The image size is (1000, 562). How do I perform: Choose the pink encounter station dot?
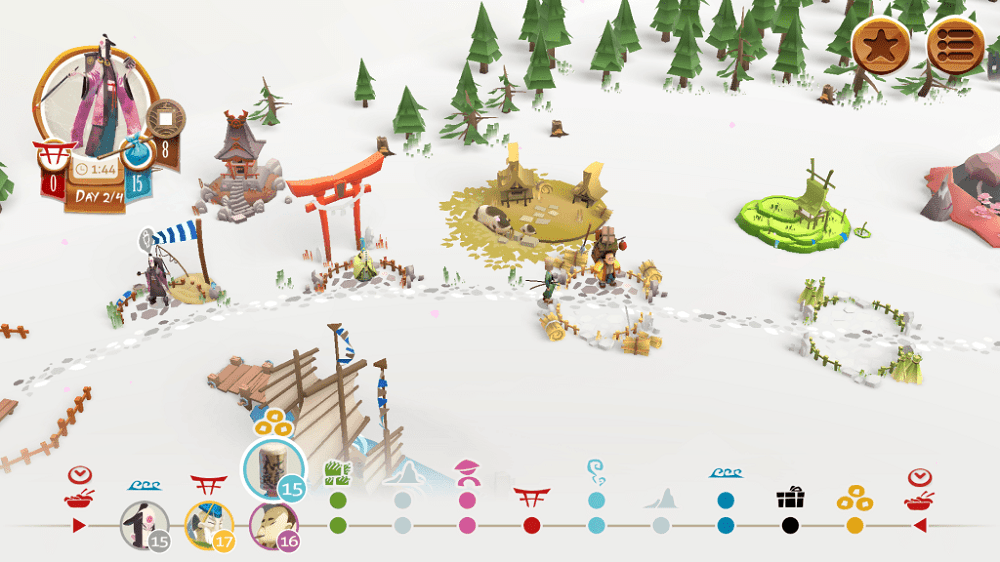[467, 525]
